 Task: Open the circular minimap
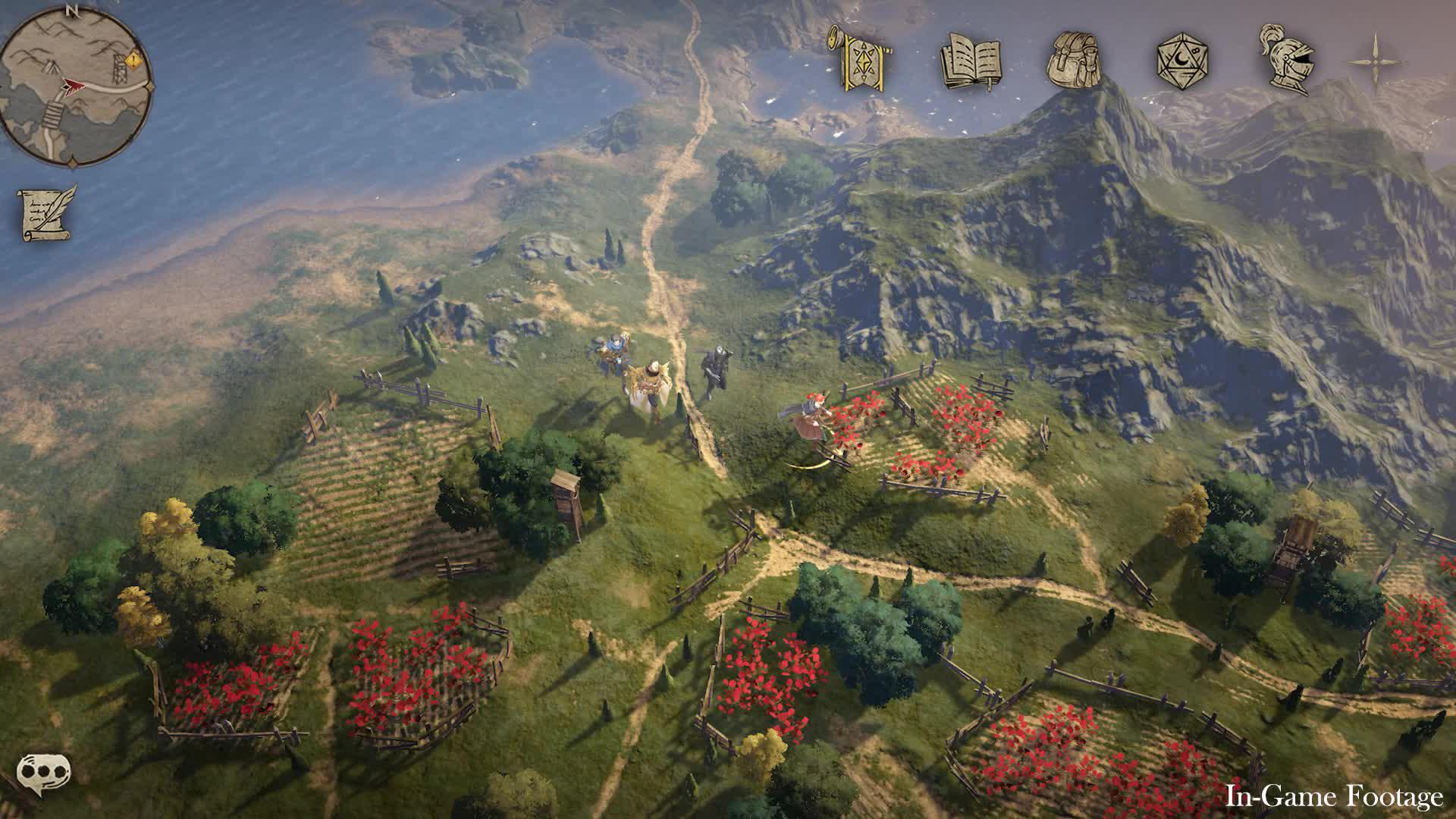76,85
